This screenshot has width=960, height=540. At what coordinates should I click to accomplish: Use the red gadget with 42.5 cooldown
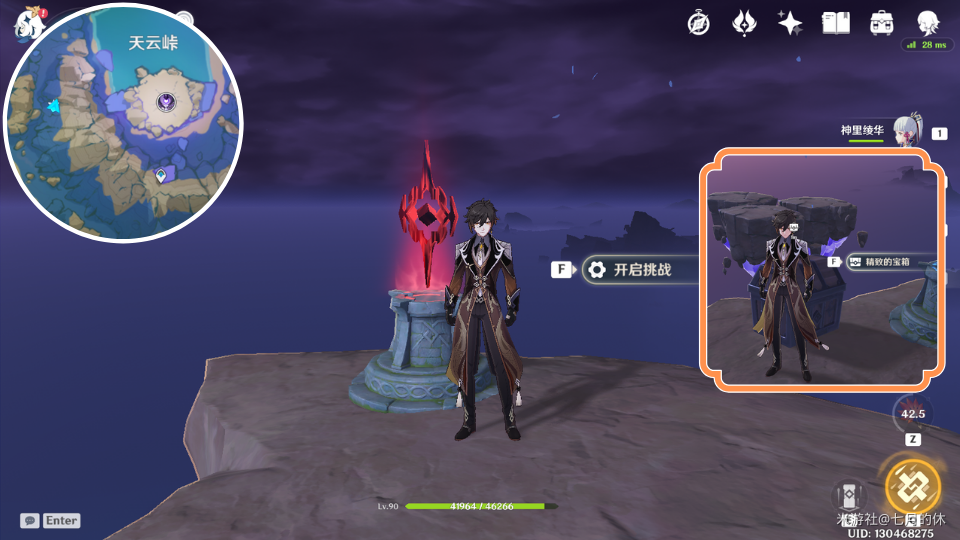(x=912, y=412)
